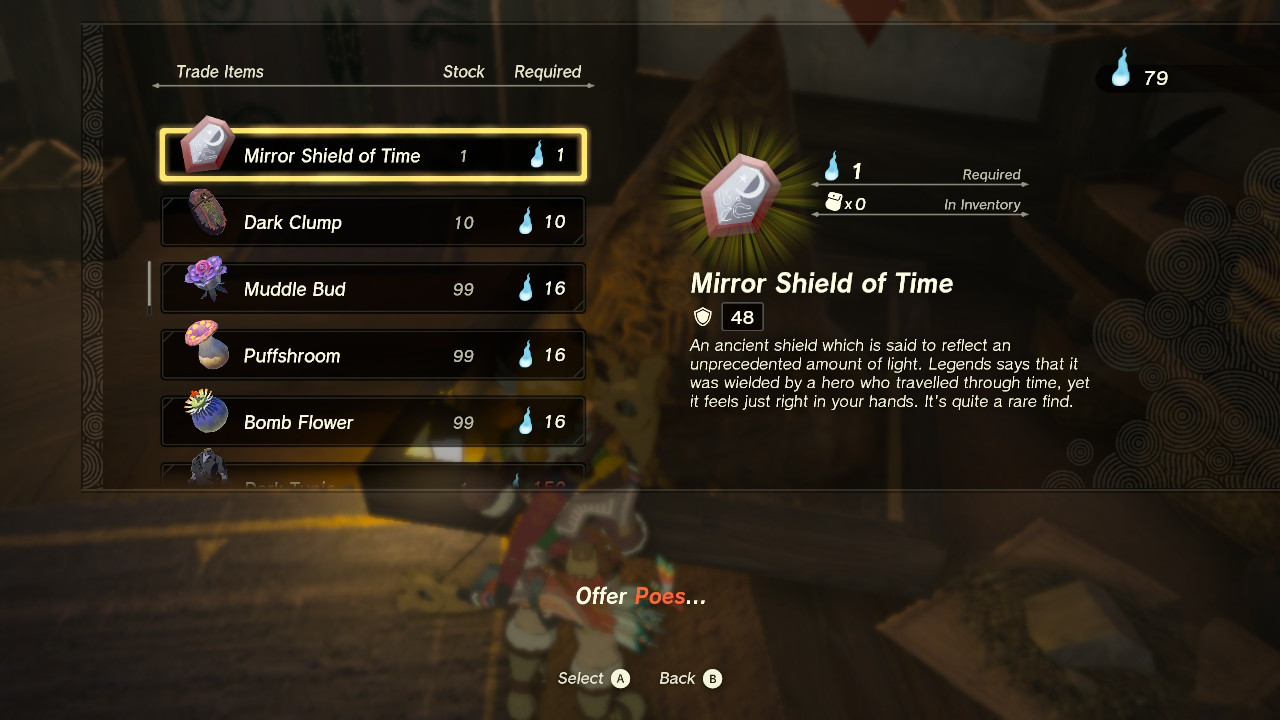This screenshot has height=720, width=1280.
Task: Expand the partially visible Dark Tunic entry
Action: tap(372, 479)
